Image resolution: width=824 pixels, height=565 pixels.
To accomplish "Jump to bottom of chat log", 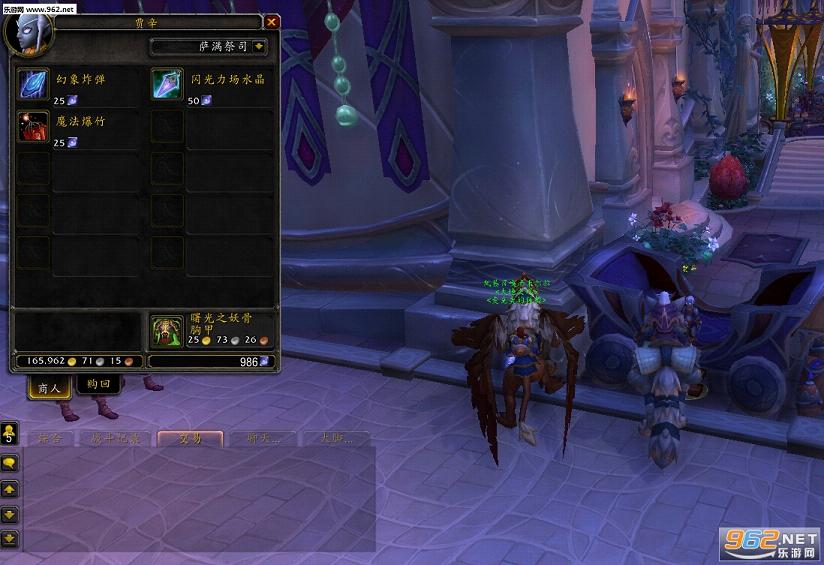I will tap(10, 539).
